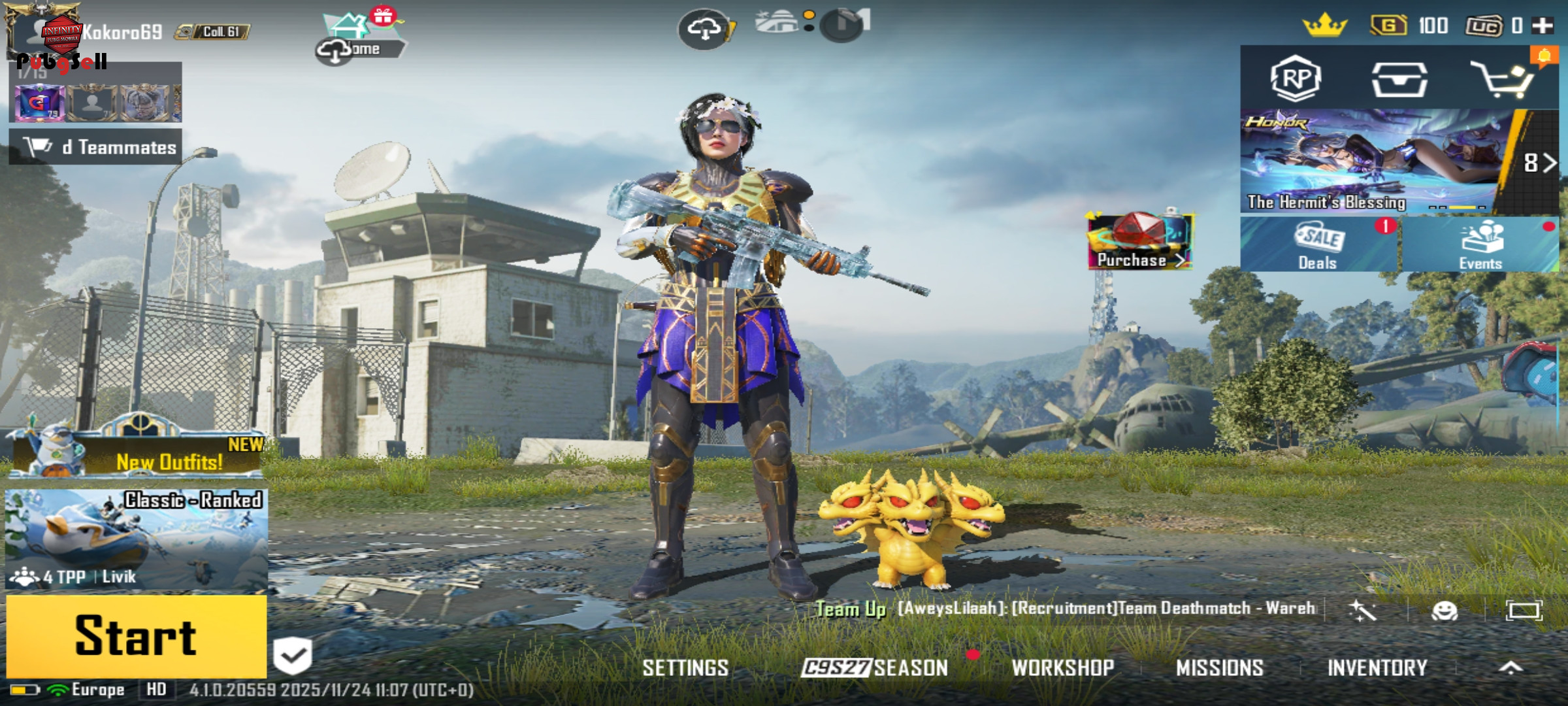1568x706 pixels.
Task: Open the Deals sale panel
Action: click(1318, 244)
